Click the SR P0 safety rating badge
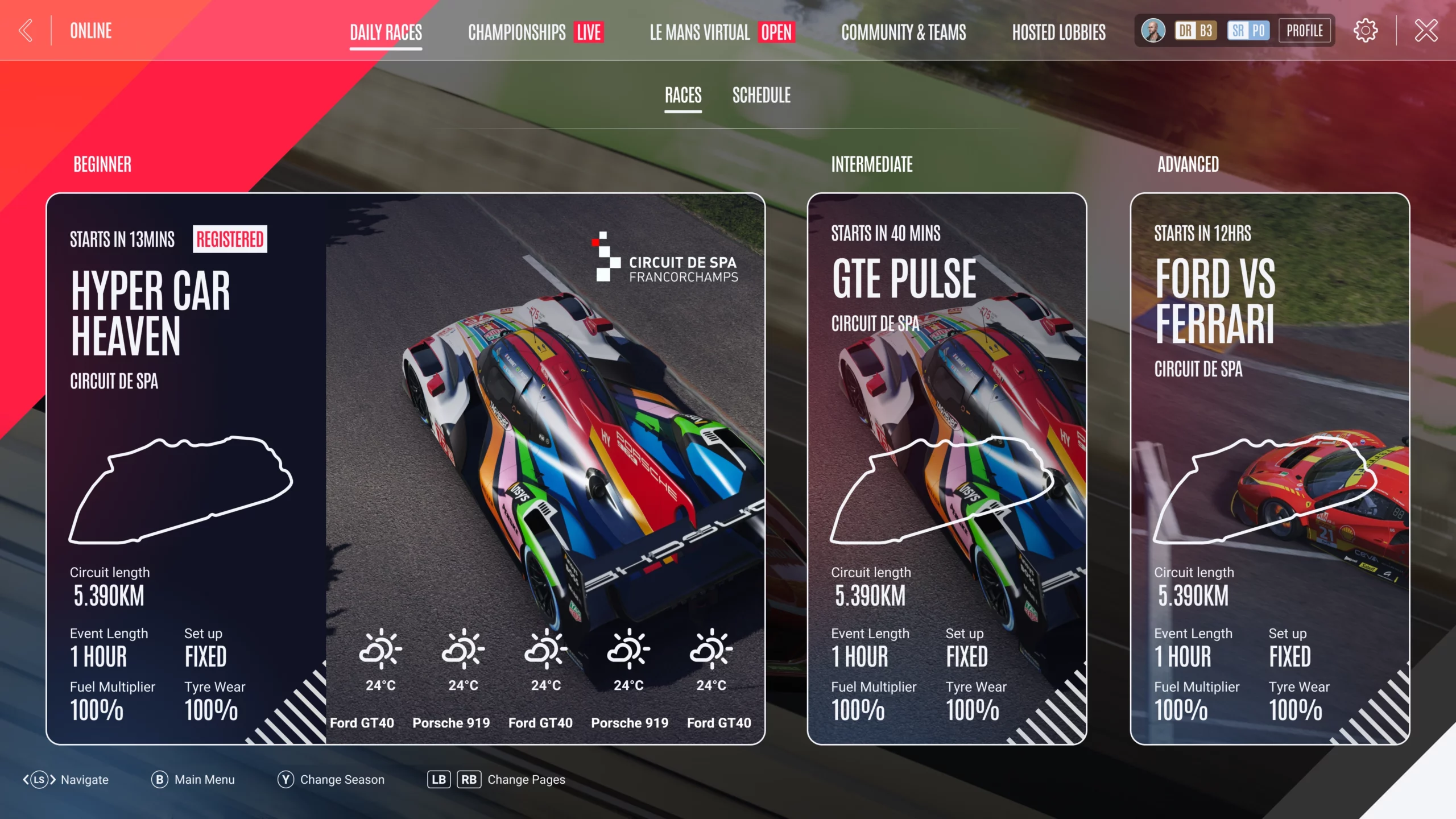The image size is (1456, 819). (x=1248, y=31)
